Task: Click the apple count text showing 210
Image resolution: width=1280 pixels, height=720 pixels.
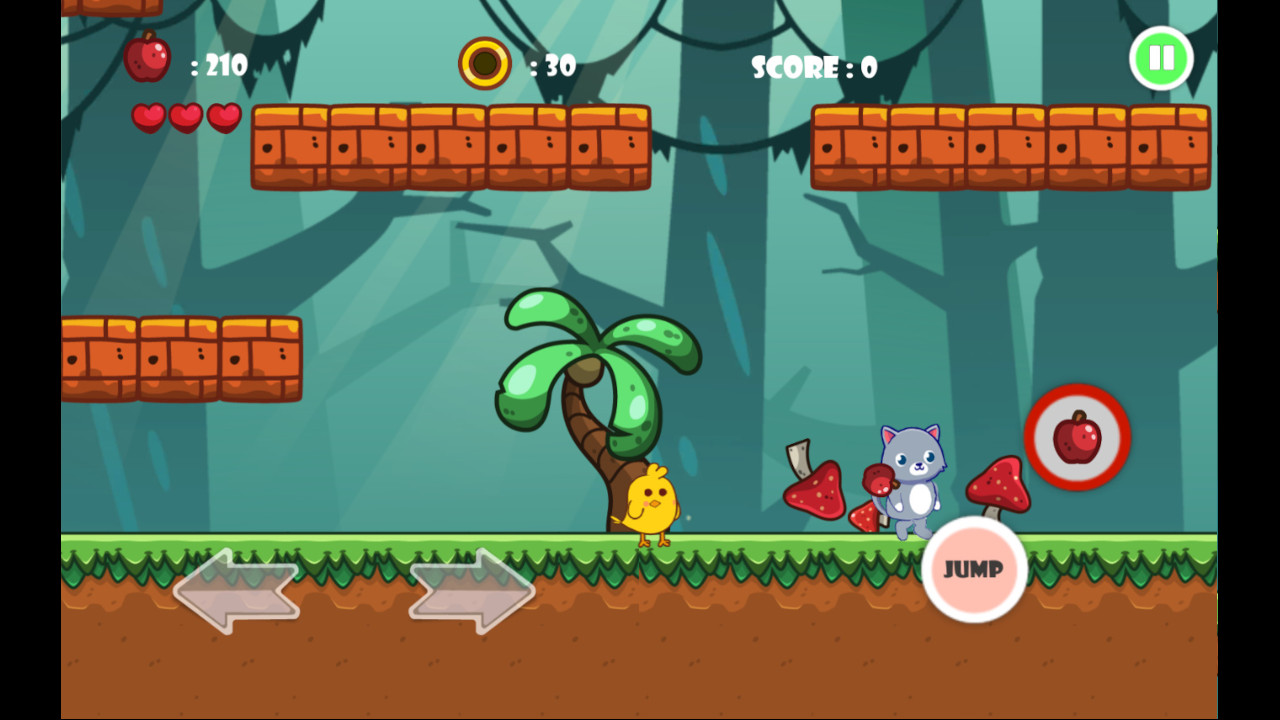Action: click(222, 66)
